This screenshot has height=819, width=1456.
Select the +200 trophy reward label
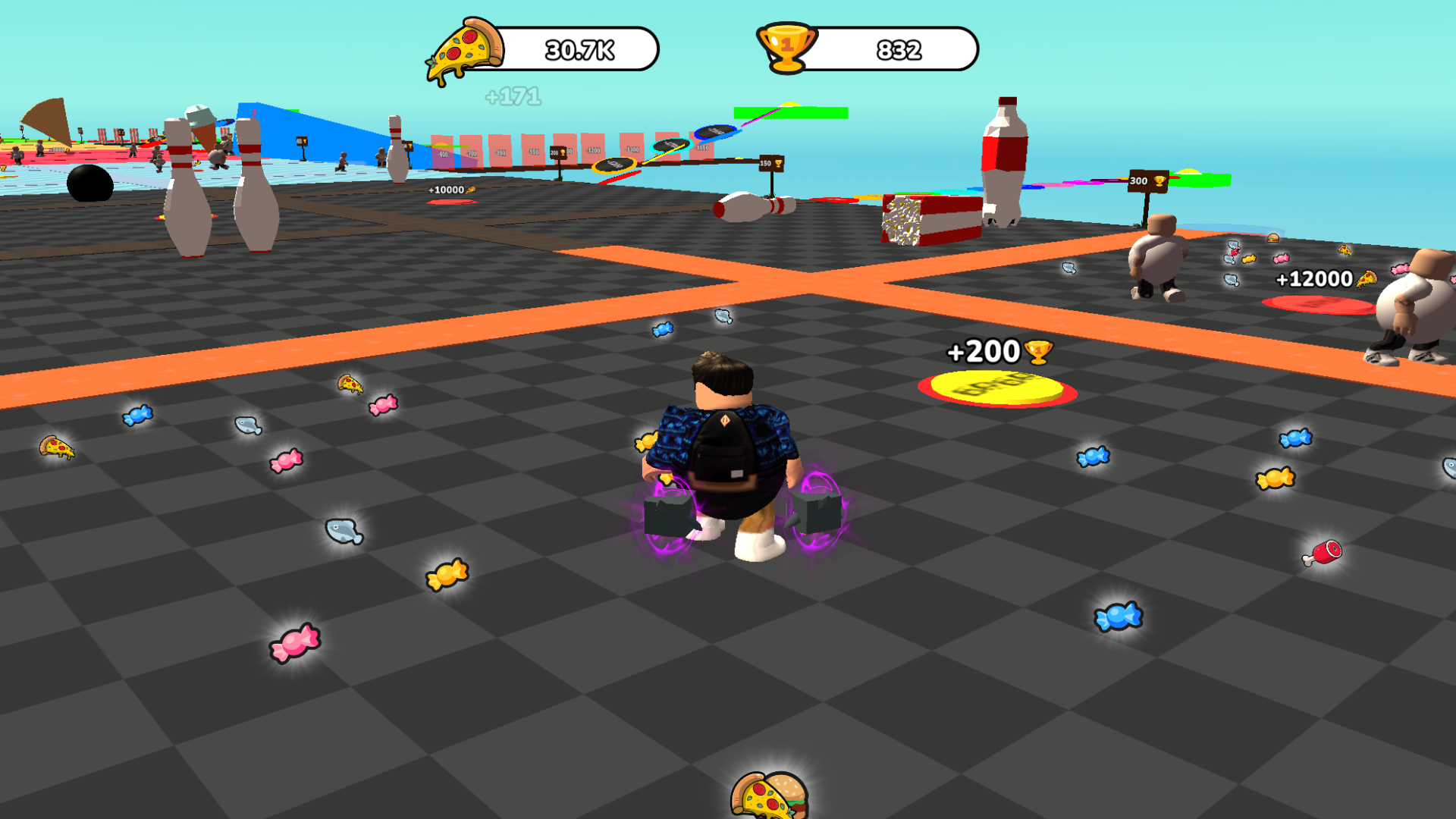pyautogui.click(x=999, y=351)
